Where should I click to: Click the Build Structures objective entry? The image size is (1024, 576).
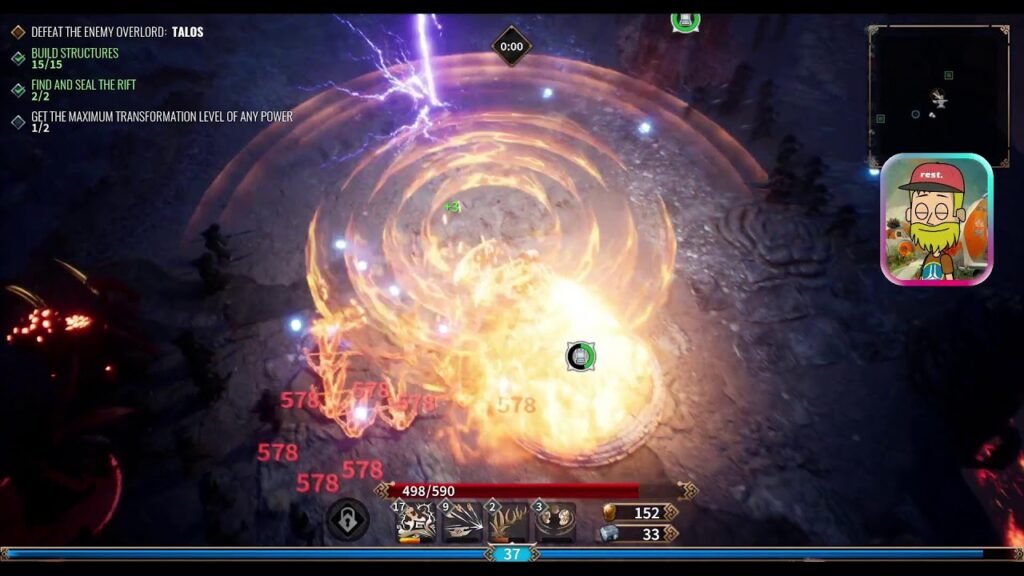74,58
